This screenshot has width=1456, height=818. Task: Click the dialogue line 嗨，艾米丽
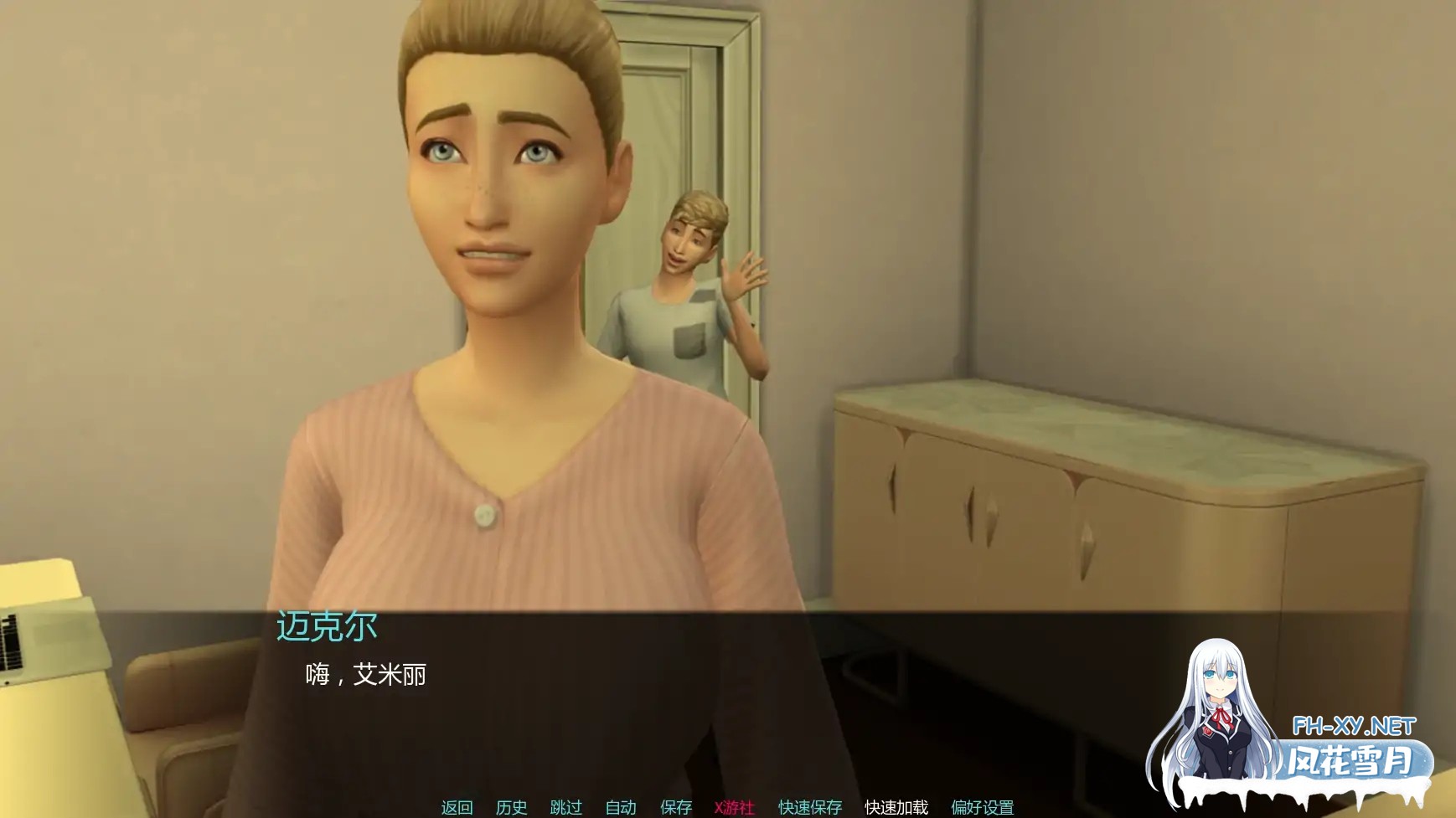pos(364,677)
